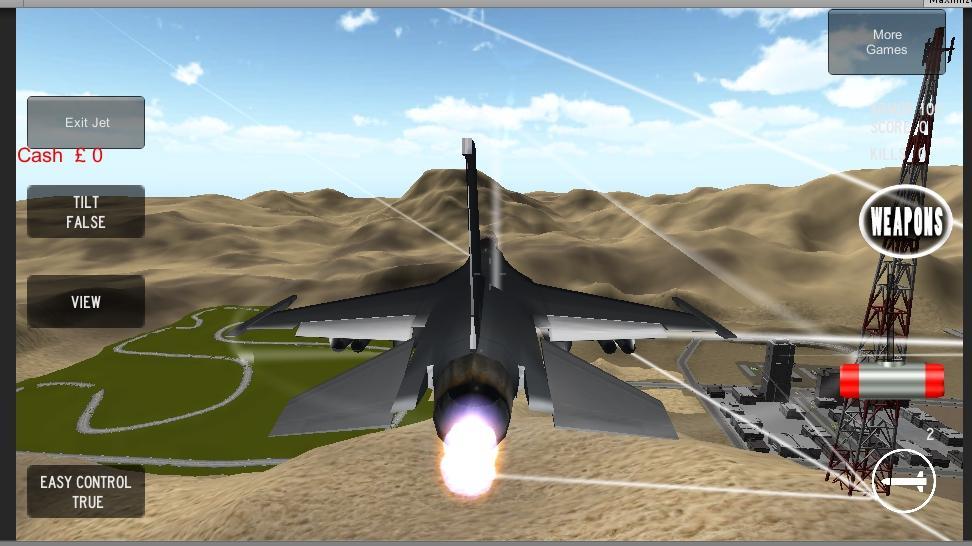Click the Exit Jet button
Screen dimensions: 972x546
point(86,122)
